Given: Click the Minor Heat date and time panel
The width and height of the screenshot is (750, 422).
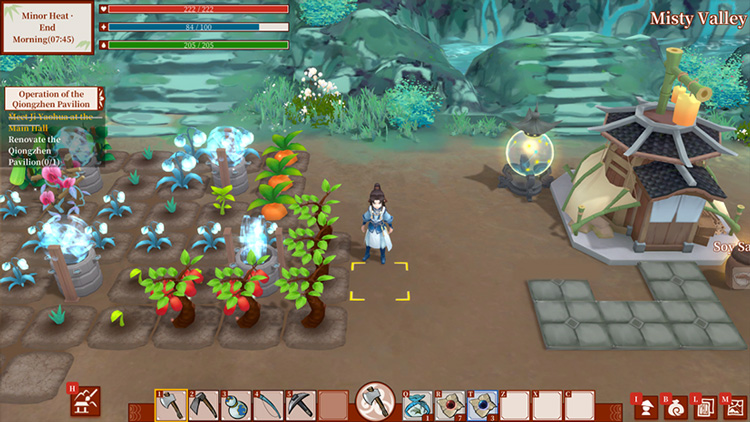Looking at the screenshot, I should pyautogui.click(x=48, y=27).
